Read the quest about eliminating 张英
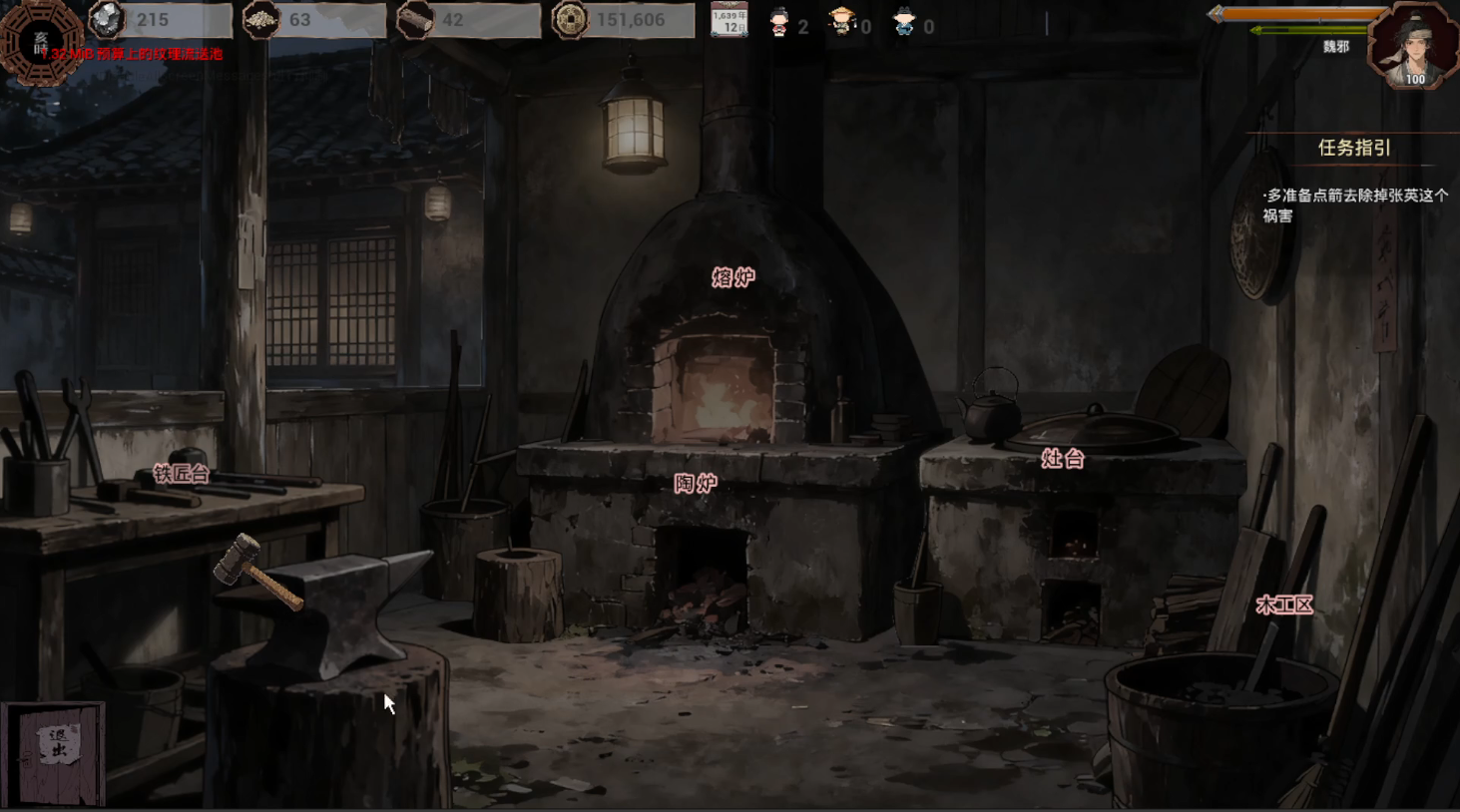This screenshot has width=1460, height=812. [1355, 205]
